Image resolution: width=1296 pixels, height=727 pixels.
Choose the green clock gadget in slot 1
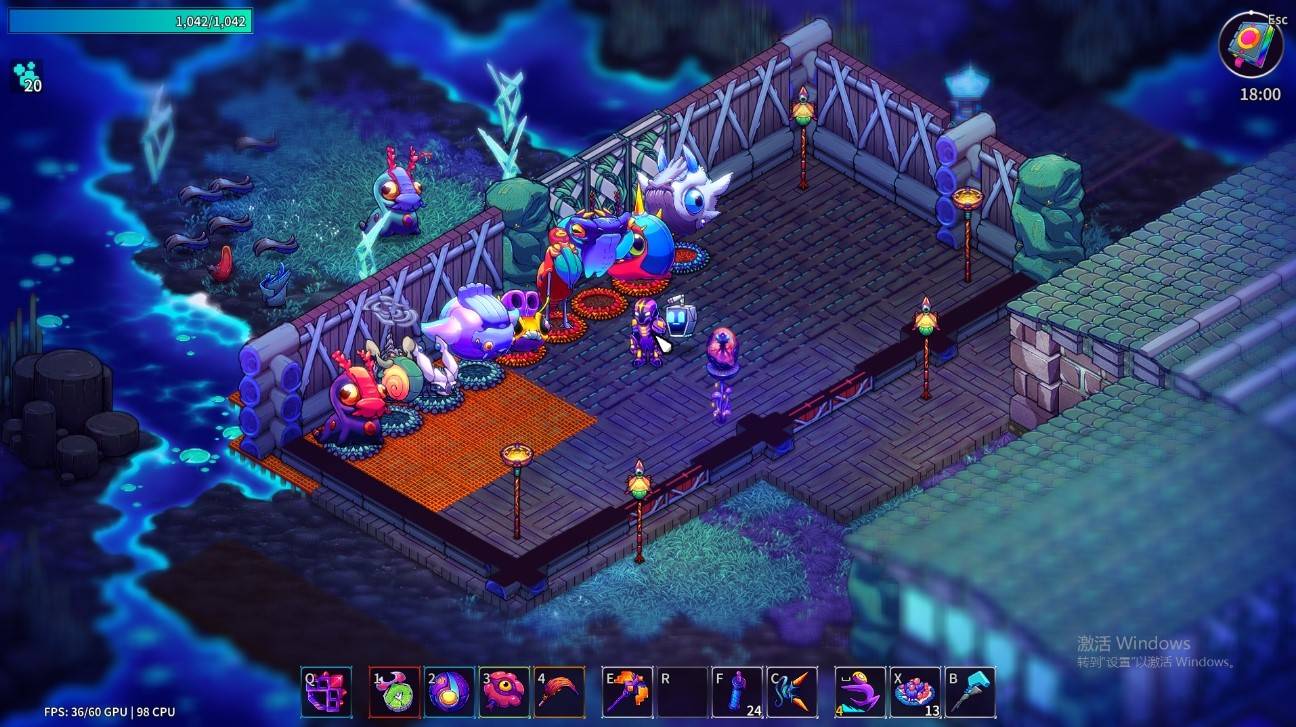(x=394, y=692)
